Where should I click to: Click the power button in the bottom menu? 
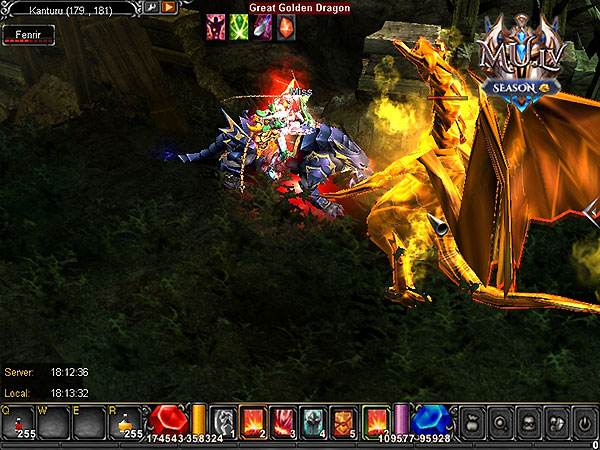[584, 423]
